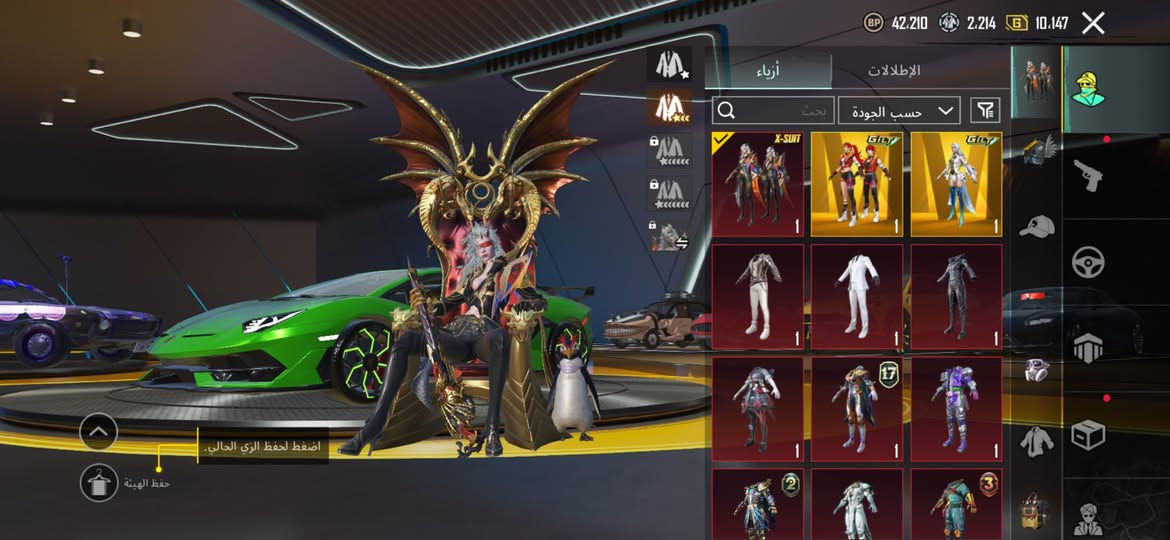Open the supply crate category

click(x=1088, y=435)
